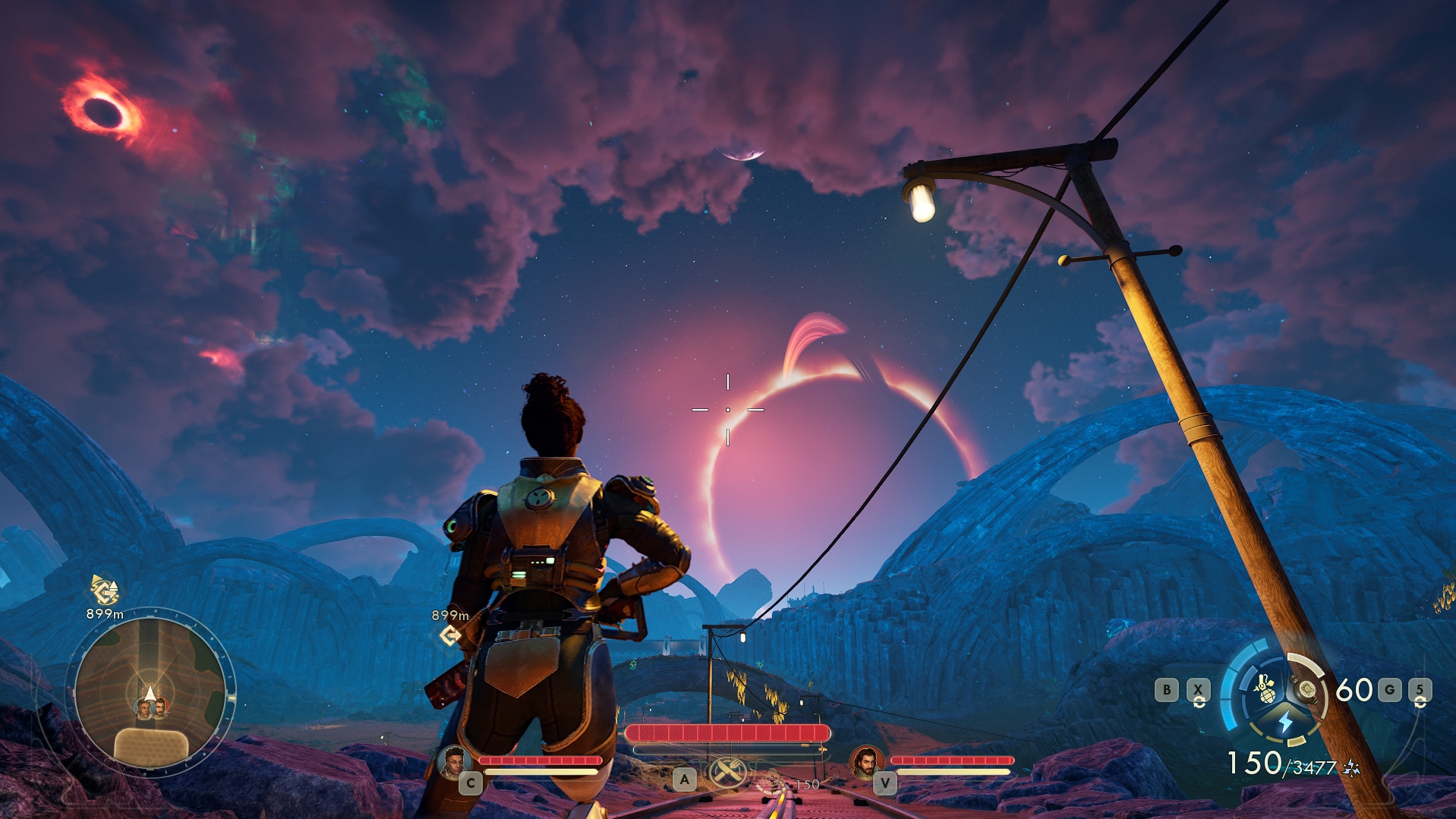This screenshot has height=819, width=1456.
Task: Activate the crossed knife and fork icon
Action: pos(727,773)
